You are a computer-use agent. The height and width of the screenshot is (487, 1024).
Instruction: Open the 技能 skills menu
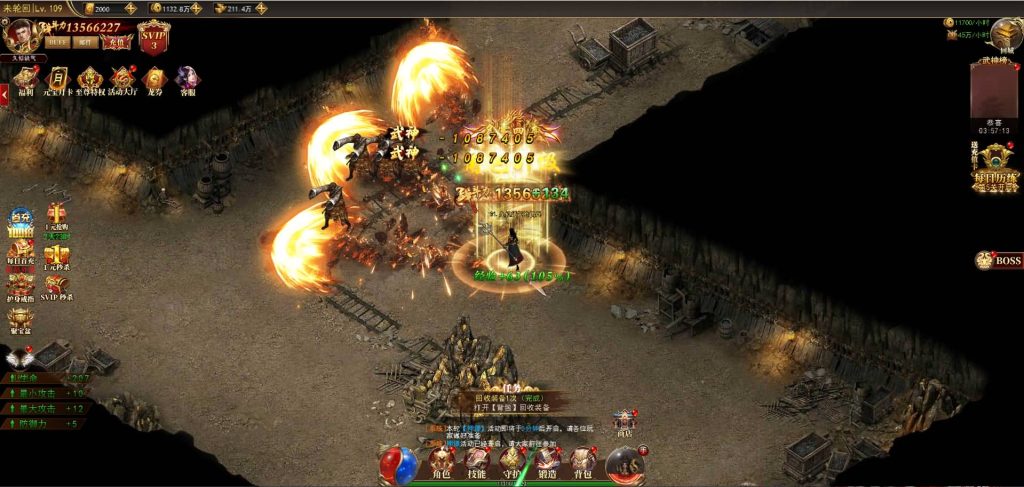pyautogui.click(x=477, y=463)
